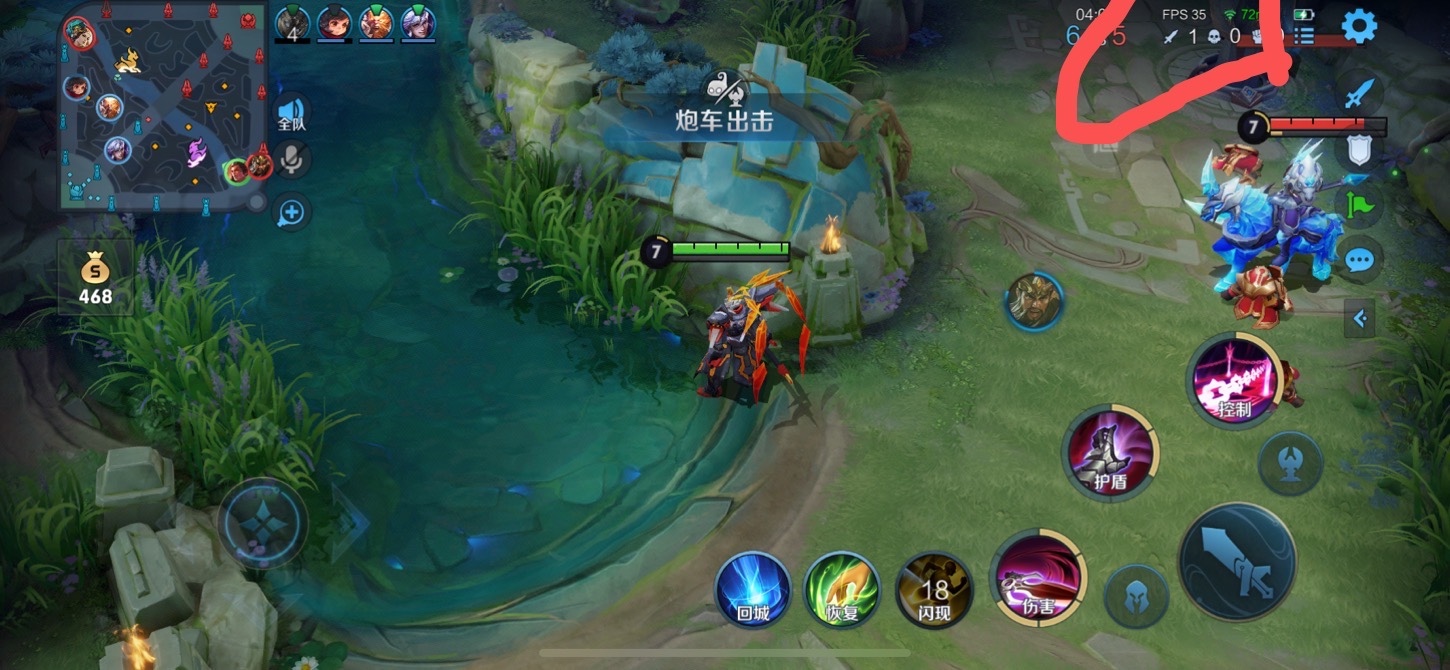Screen dimensions: 1450x670
Task: Tap the helmet minion-attack button
Action: pos(1137,597)
